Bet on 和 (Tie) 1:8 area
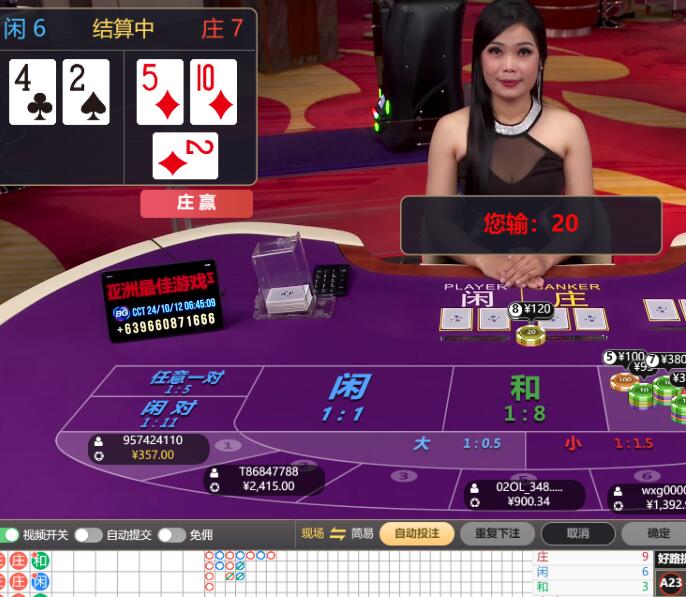686x597 pixels. [x=524, y=398]
